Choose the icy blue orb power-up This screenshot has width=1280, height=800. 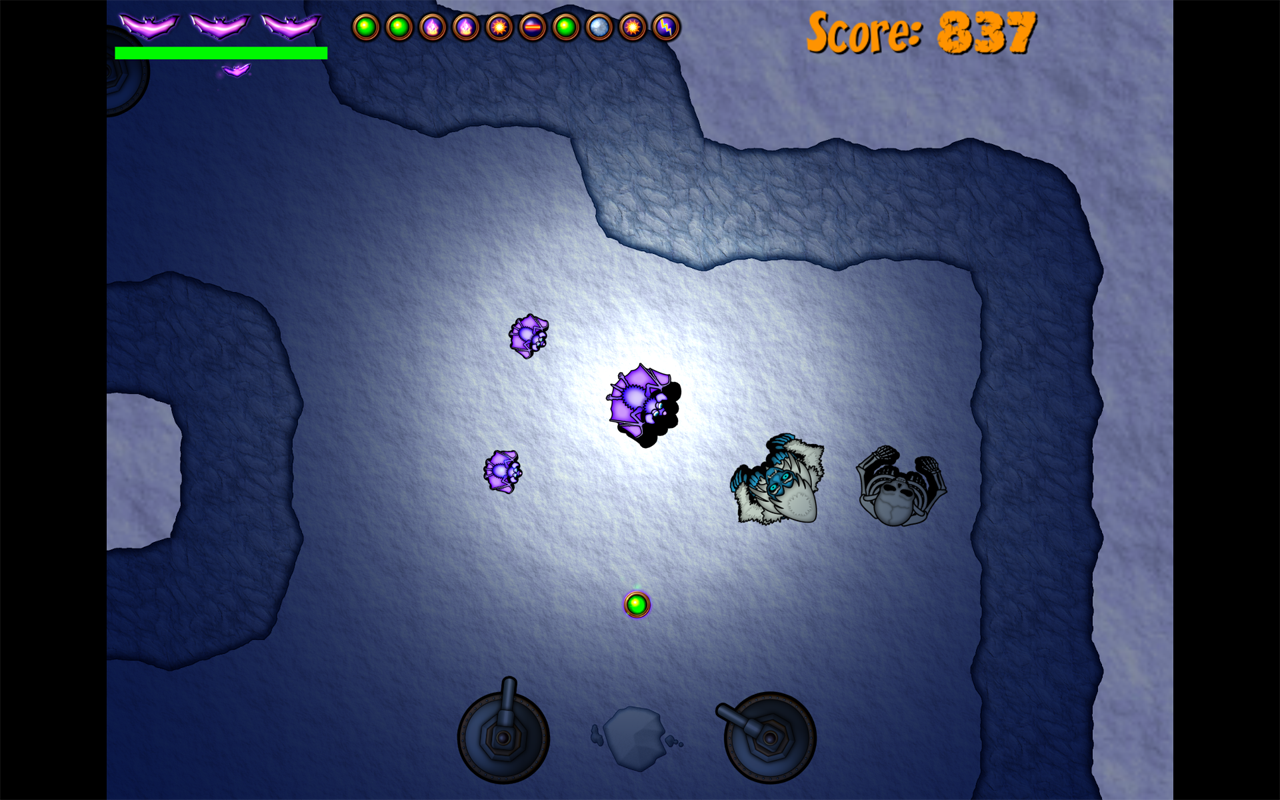coord(599,27)
